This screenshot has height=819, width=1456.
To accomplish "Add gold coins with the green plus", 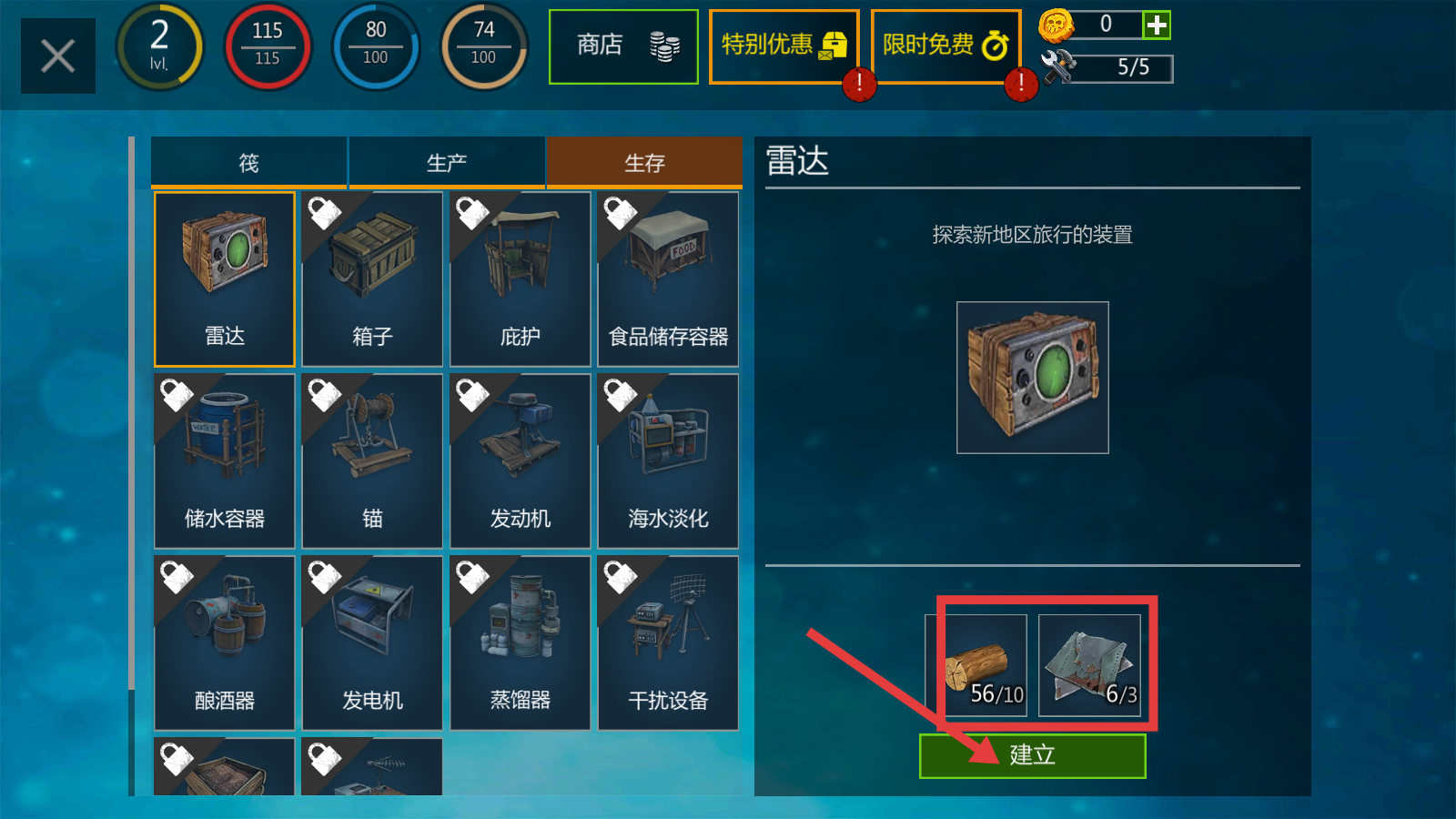I will pos(1157,25).
